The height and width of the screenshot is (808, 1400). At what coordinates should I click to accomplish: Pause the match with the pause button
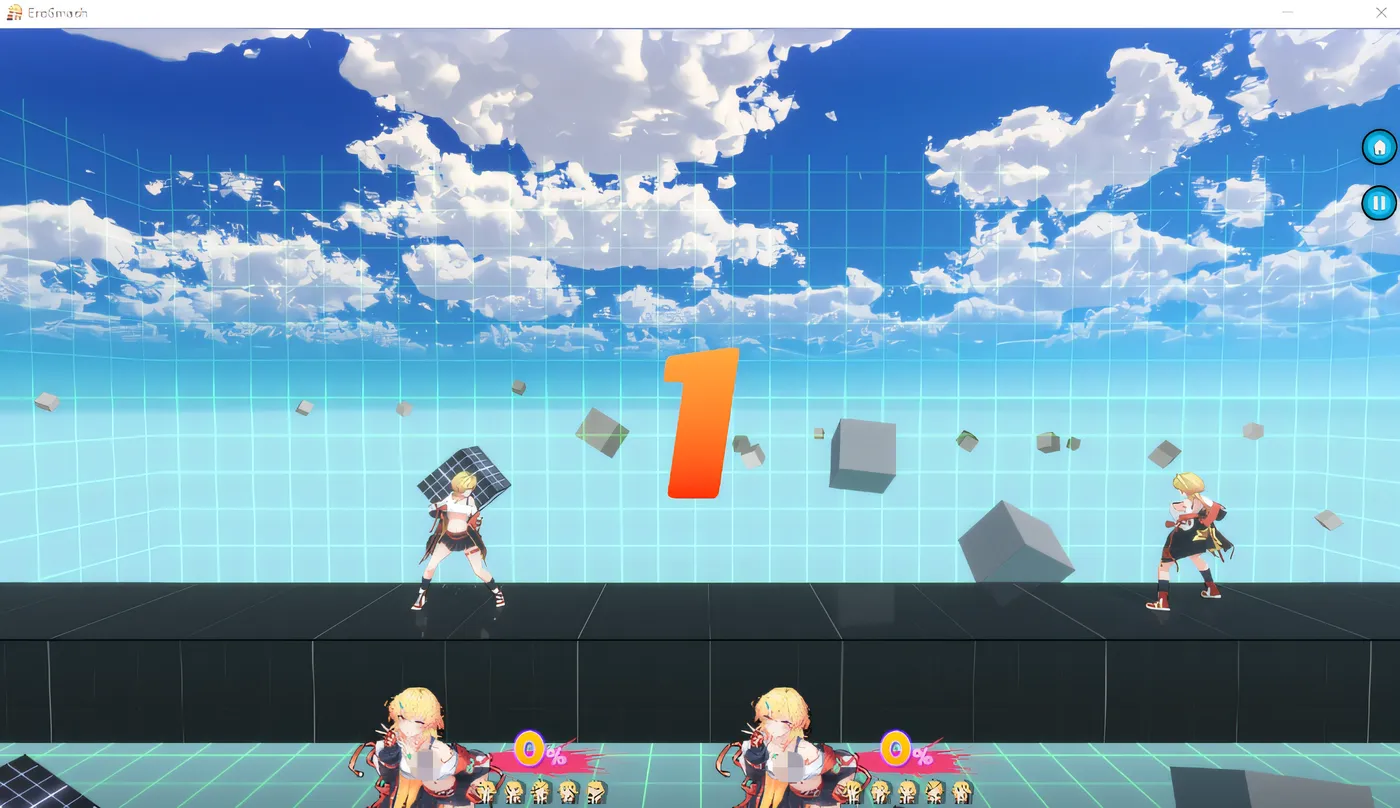[1379, 202]
